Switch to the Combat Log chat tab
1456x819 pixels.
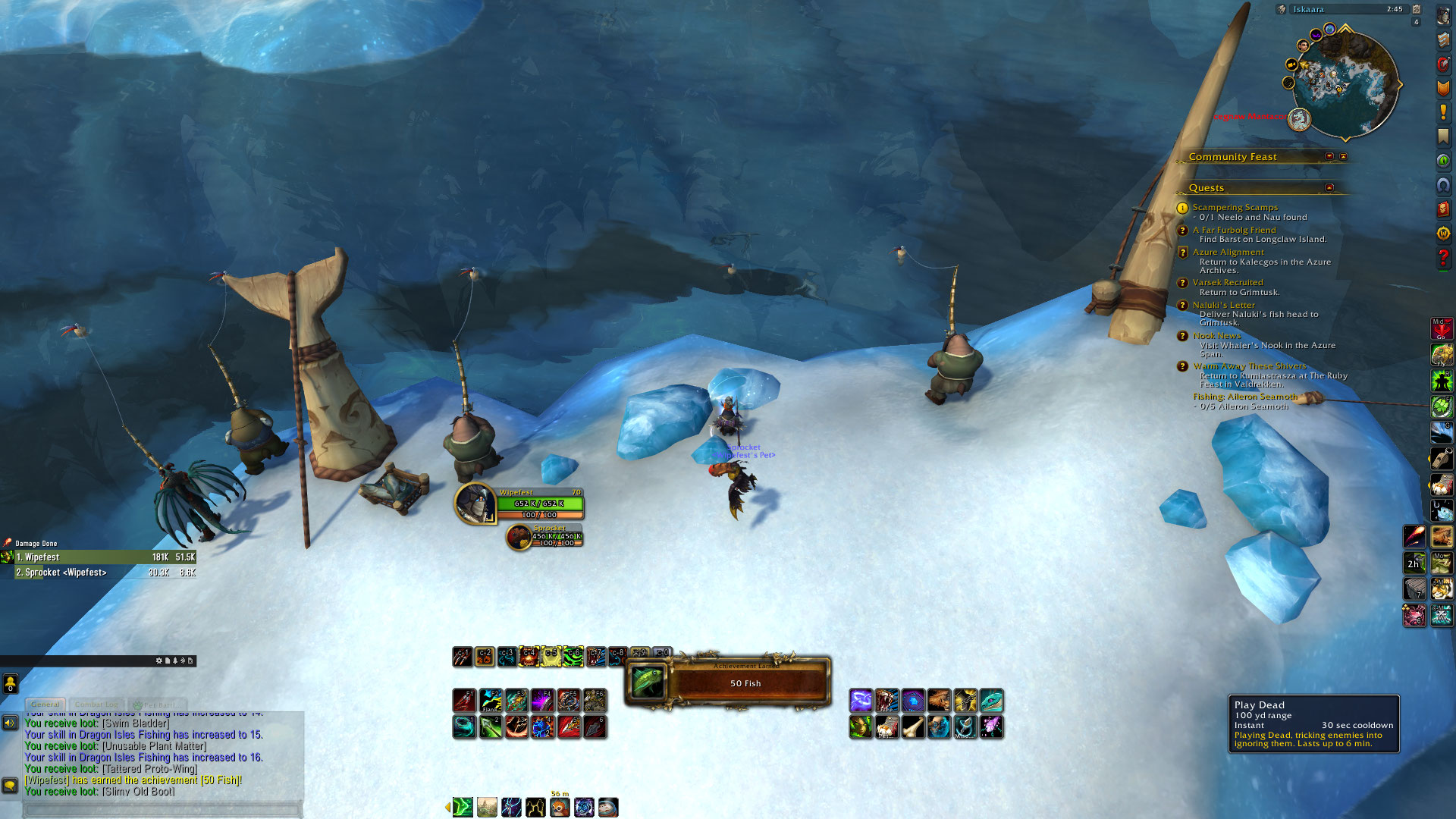point(96,704)
